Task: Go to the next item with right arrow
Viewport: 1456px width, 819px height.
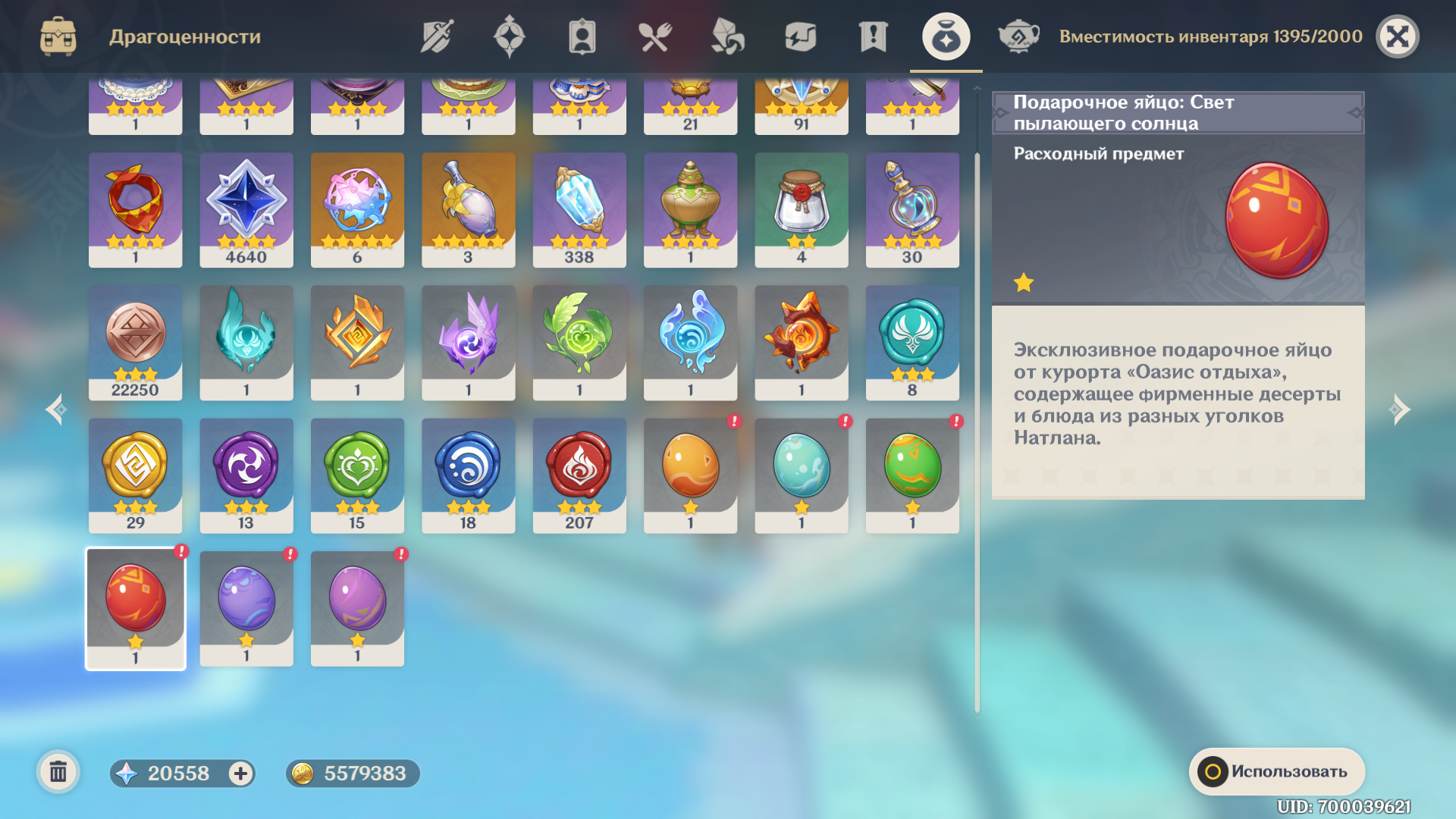Action: (x=1400, y=409)
